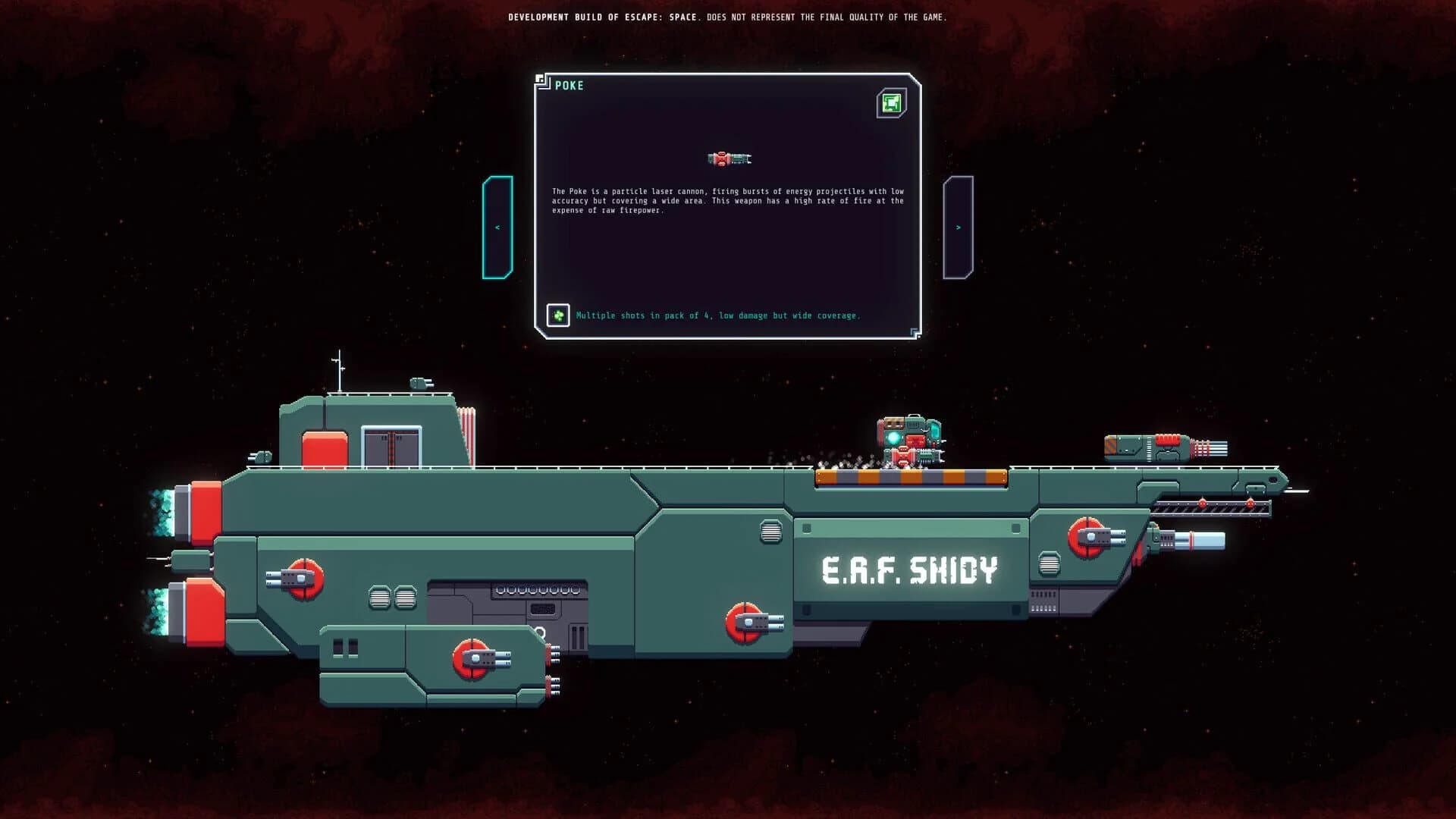Click the left arrow to view previous weapon
This screenshot has height=819, width=1456.
pos(498,225)
